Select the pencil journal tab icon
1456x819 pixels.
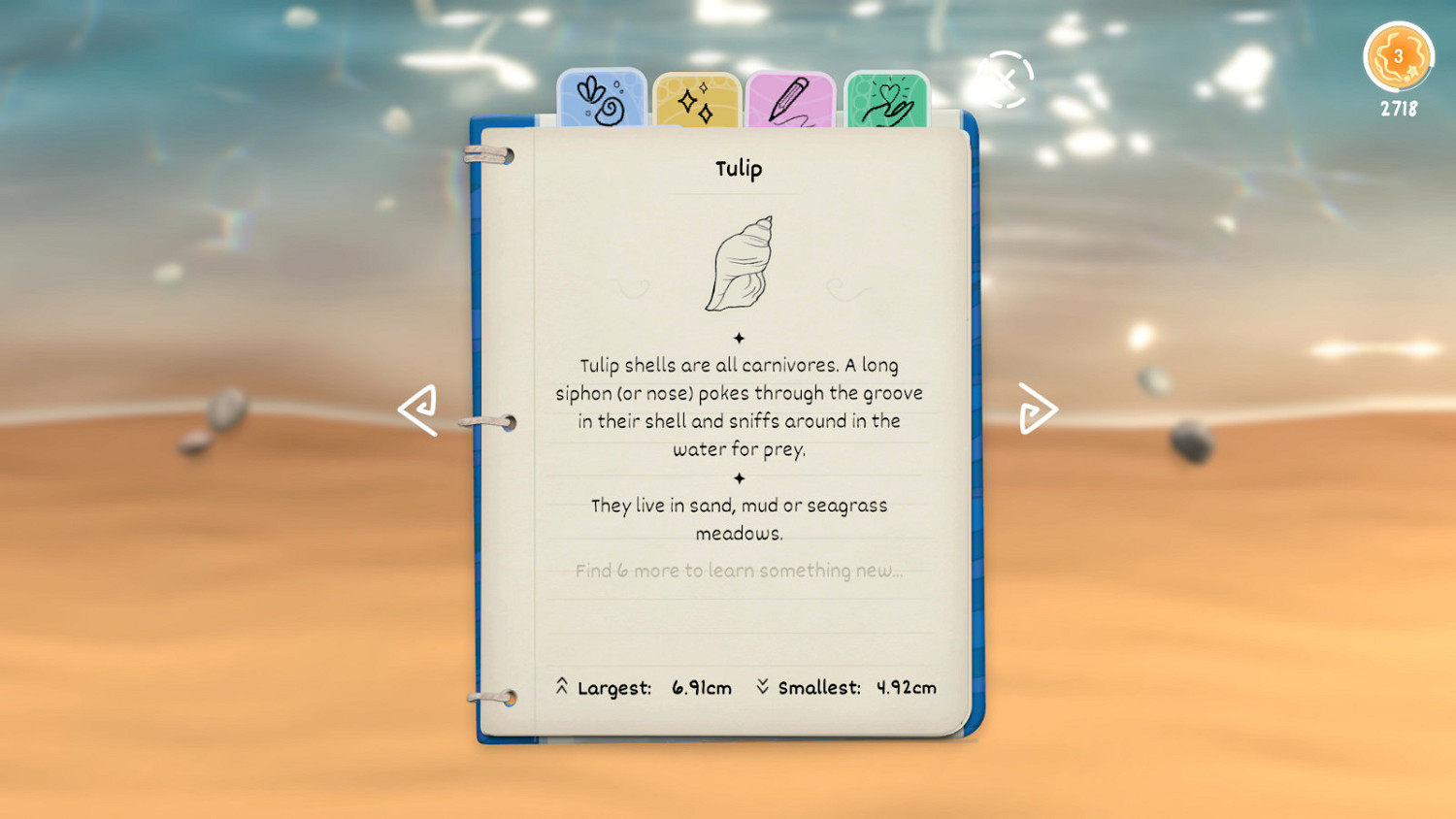pyautogui.click(x=788, y=97)
